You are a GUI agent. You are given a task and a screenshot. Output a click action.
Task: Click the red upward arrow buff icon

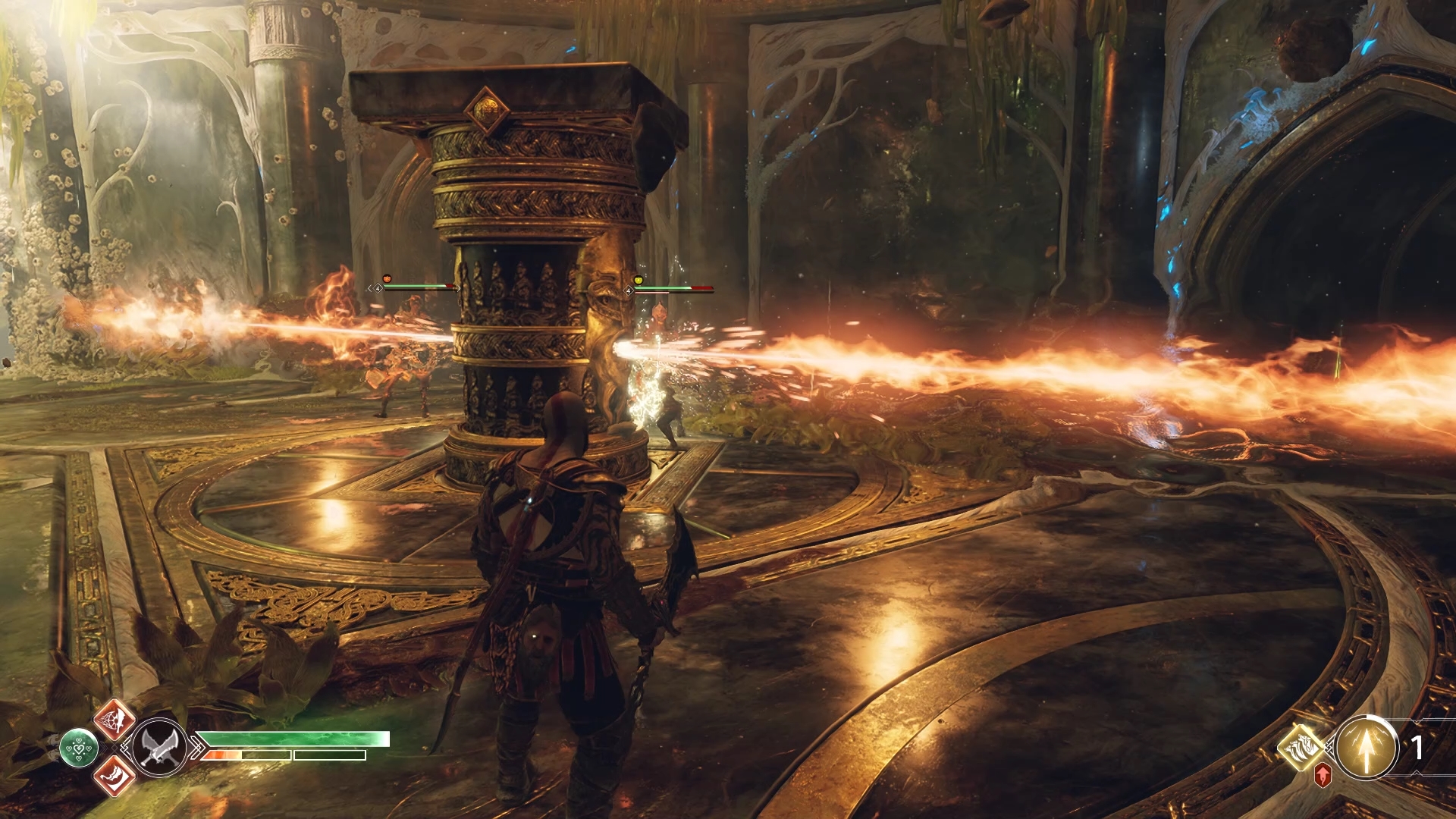click(1323, 775)
